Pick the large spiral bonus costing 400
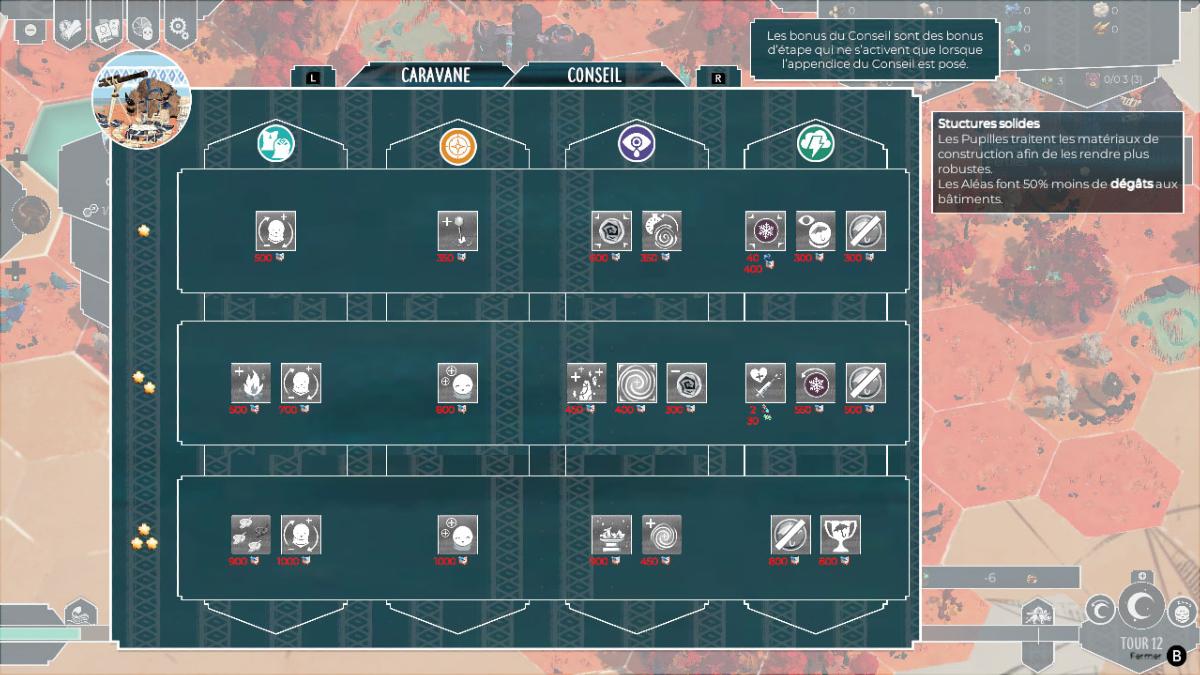Viewport: 1200px width, 675px height. [x=636, y=383]
